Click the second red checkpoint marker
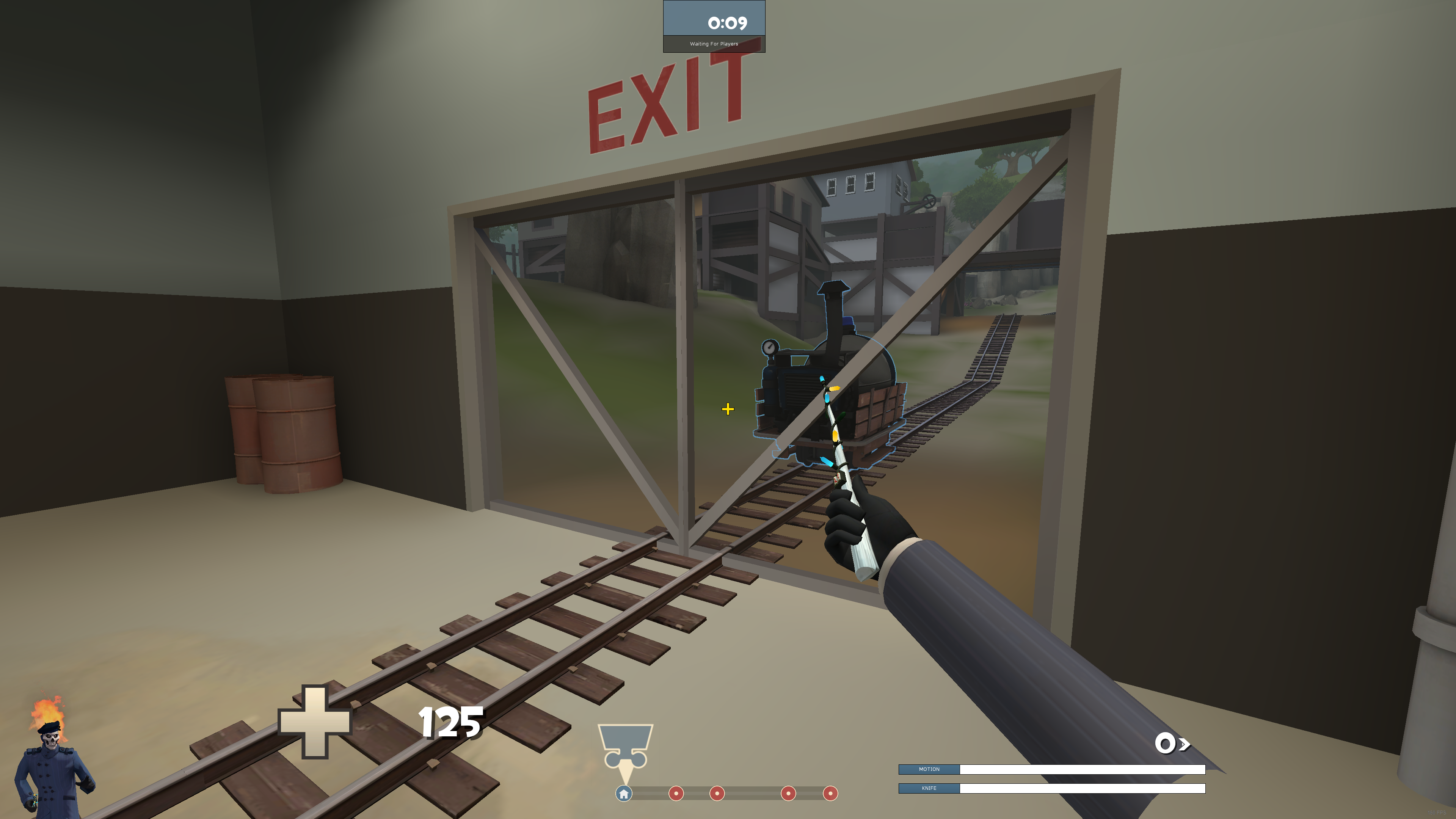1456x819 pixels. (717, 794)
